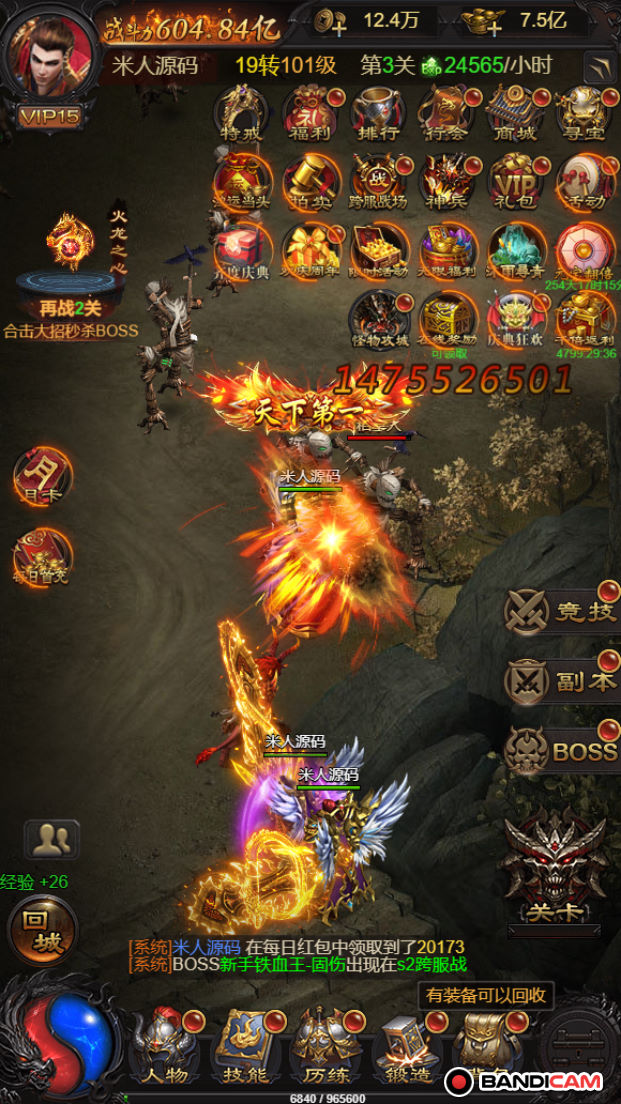Open the 商城 shop
621x1104 pixels.
(x=514, y=112)
